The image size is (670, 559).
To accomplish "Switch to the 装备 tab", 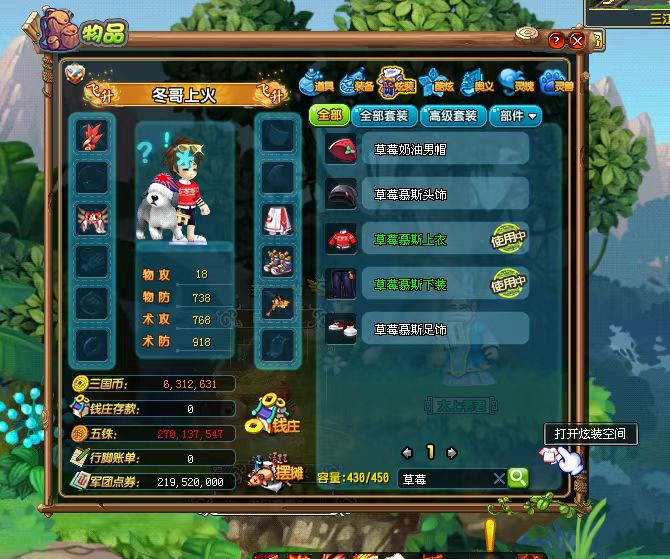I will coord(356,82).
